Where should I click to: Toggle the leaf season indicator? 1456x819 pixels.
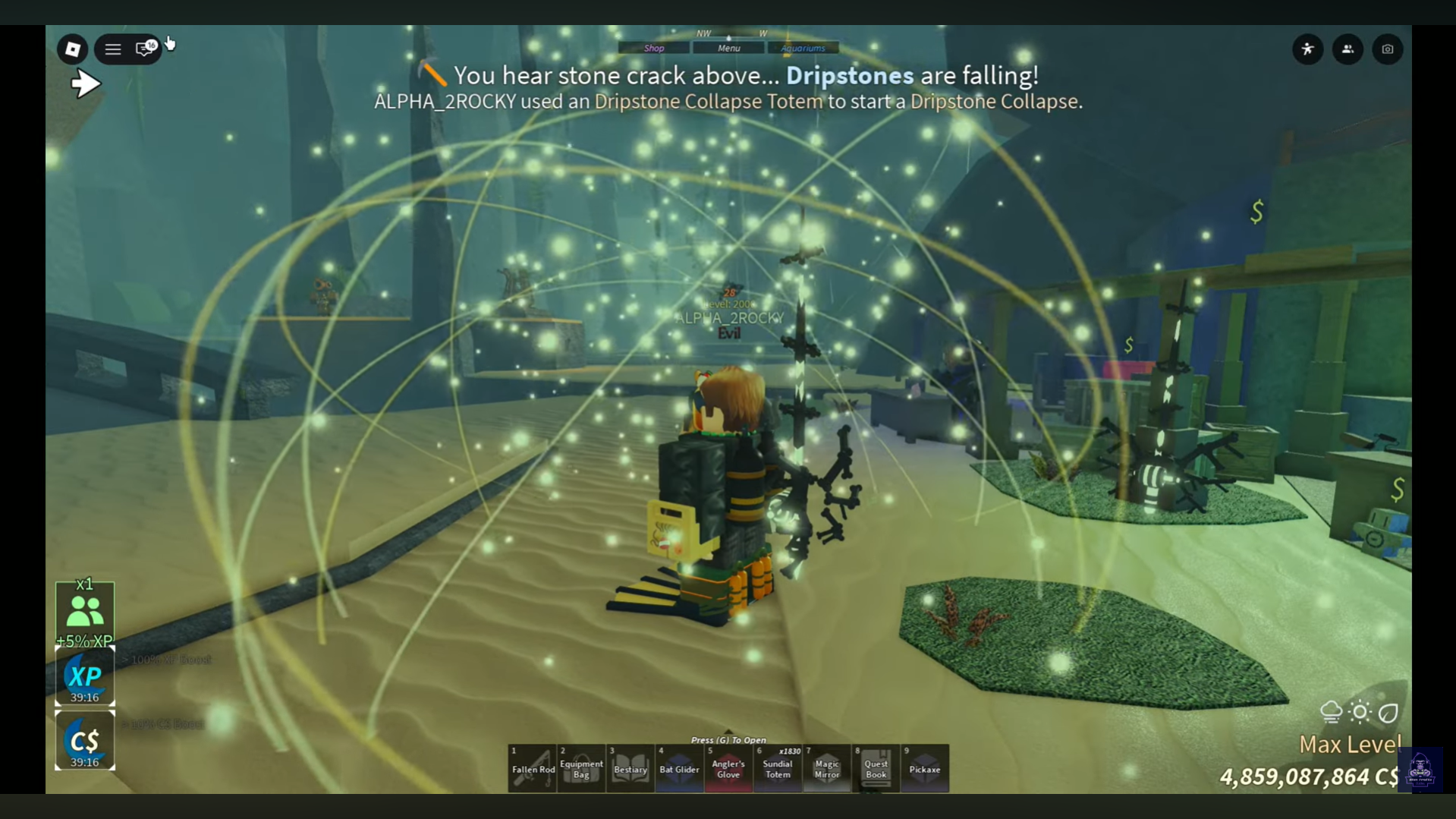tap(1387, 711)
